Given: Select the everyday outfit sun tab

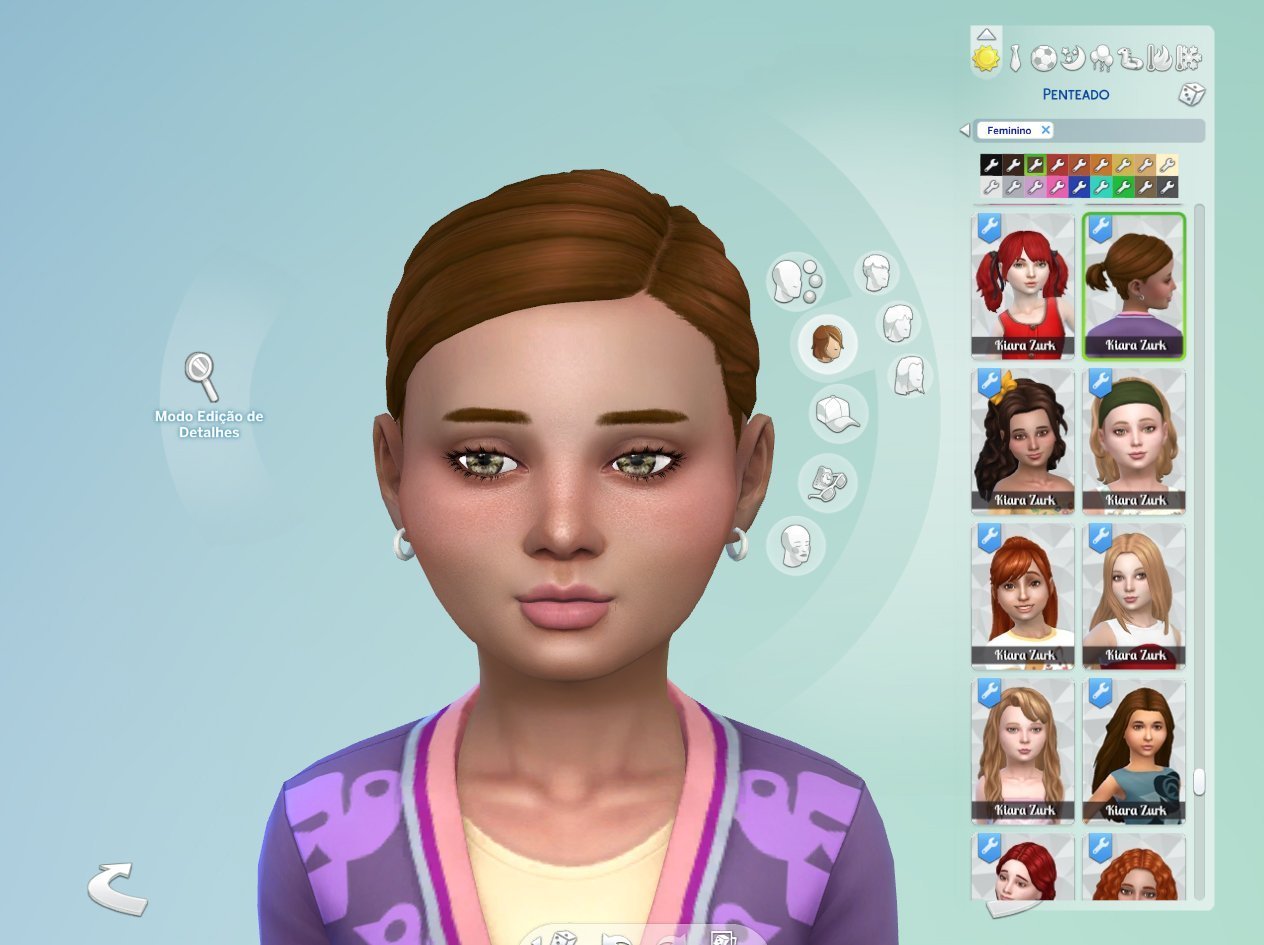Looking at the screenshot, I should [986, 58].
